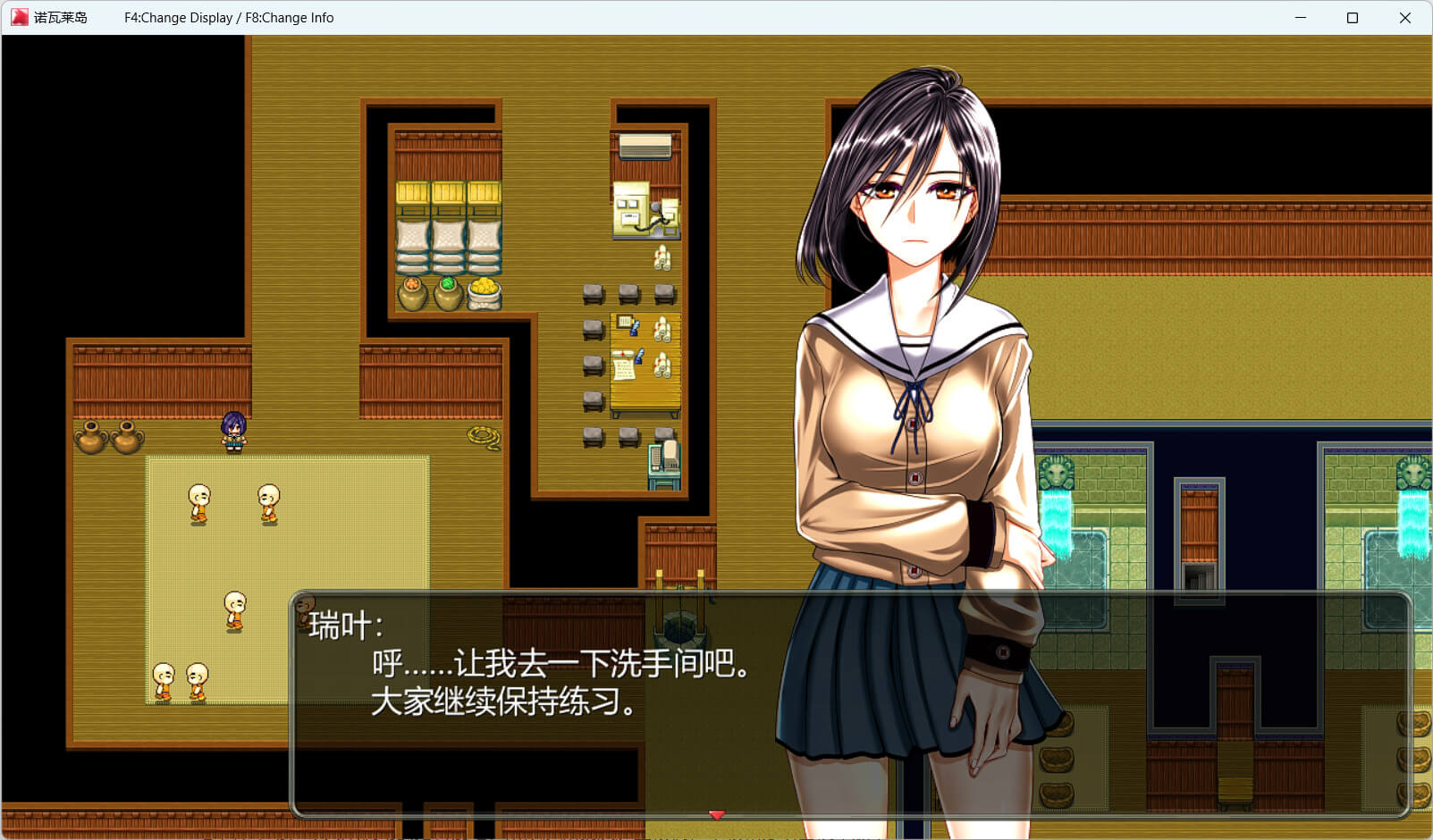Image resolution: width=1433 pixels, height=840 pixels.
Task: Minimize the game window
Action: tap(1301, 18)
